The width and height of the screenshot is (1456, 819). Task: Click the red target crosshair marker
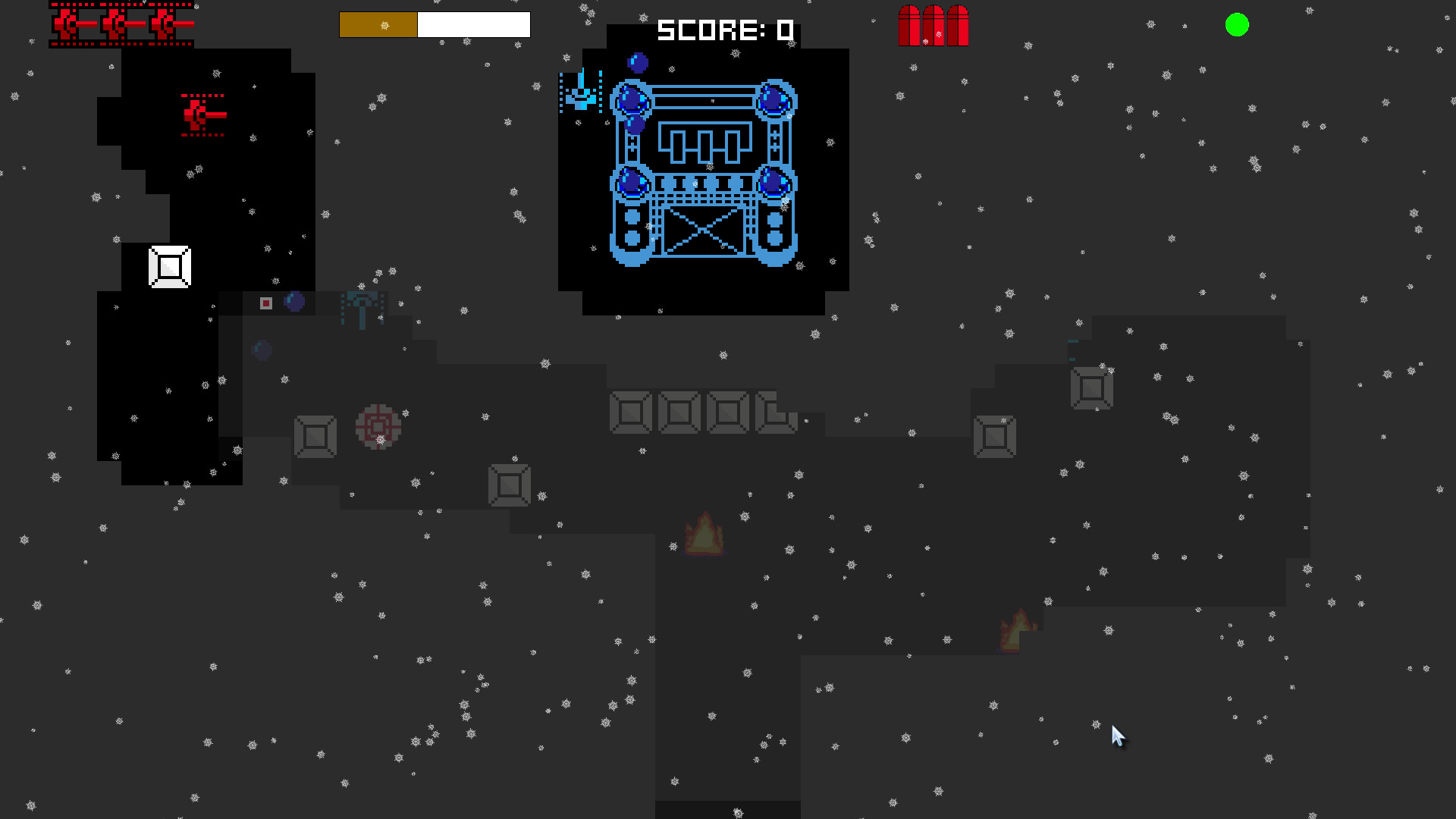point(377,427)
